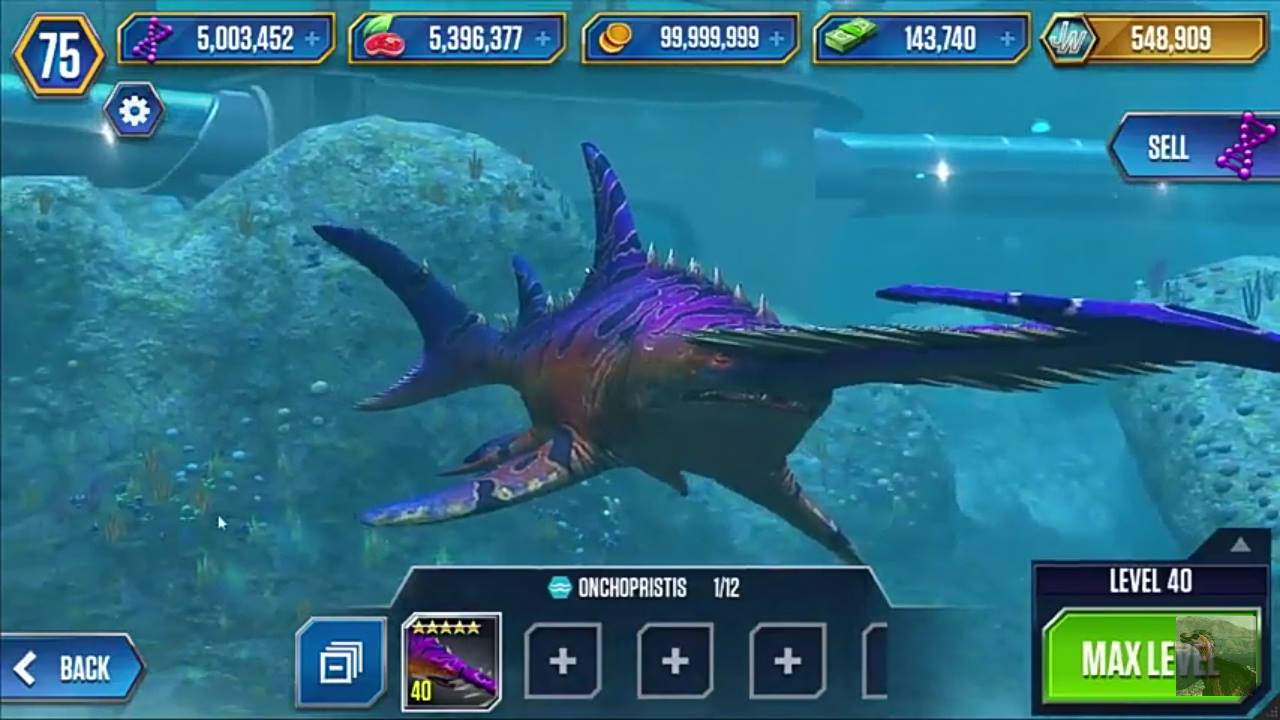Add more DNA using the plus

313,39
